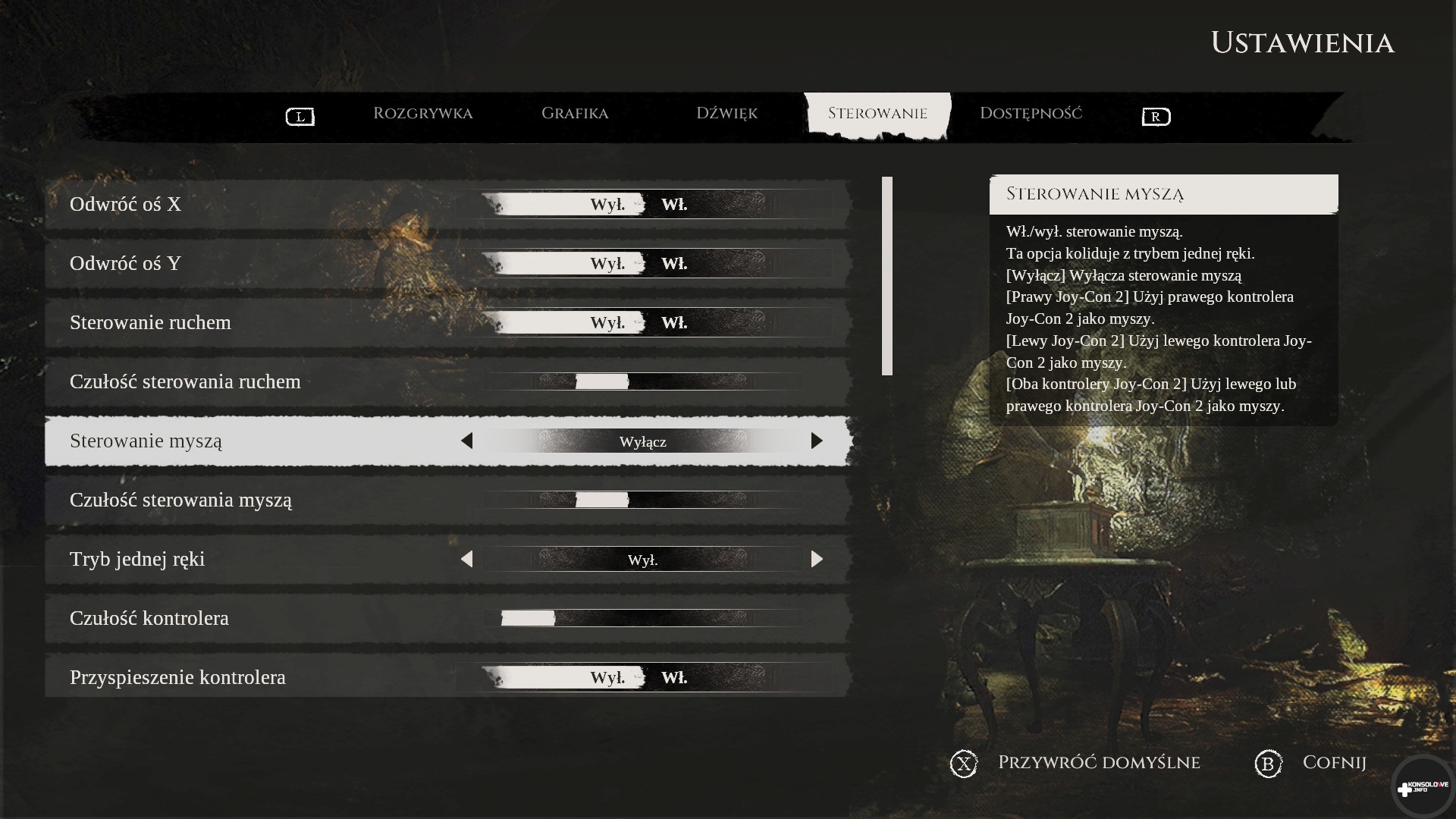Select the Sterowanie tab
The width and height of the screenshot is (1456, 819).
point(877,114)
